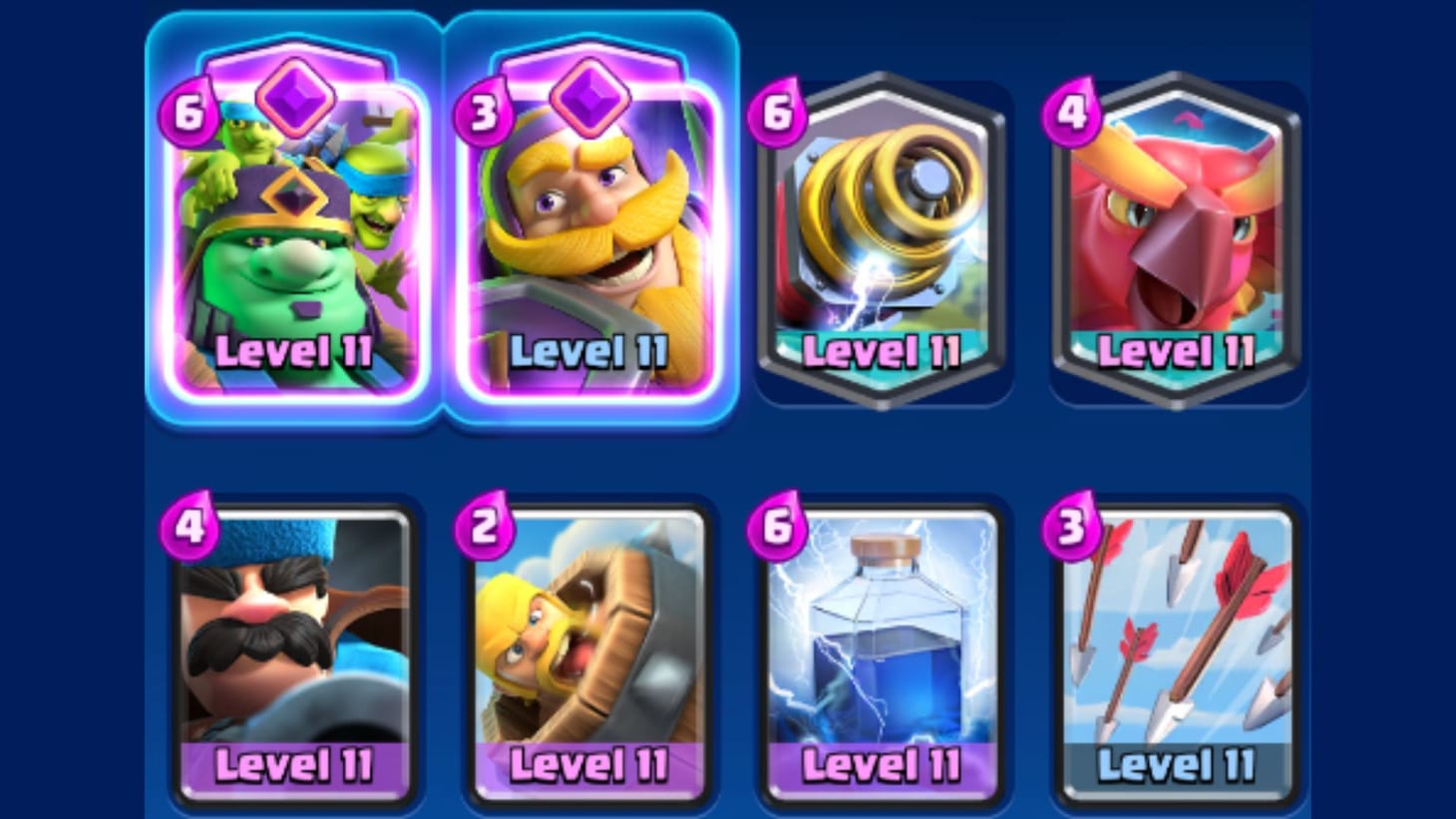The image size is (1456, 819).
Task: Select the Barbarian Barrel card
Action: 590,648
